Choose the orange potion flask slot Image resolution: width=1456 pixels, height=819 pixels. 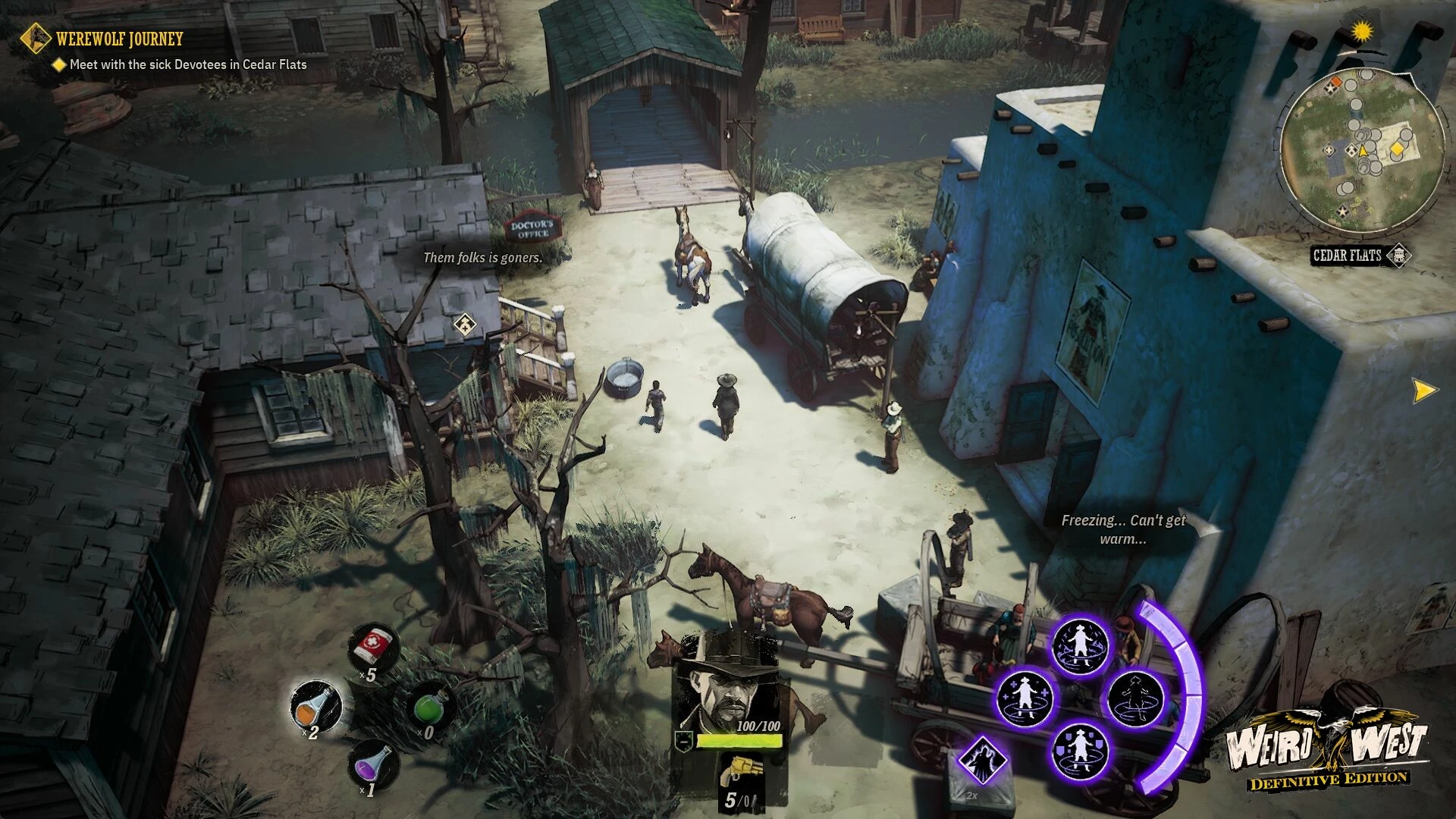[x=315, y=706]
